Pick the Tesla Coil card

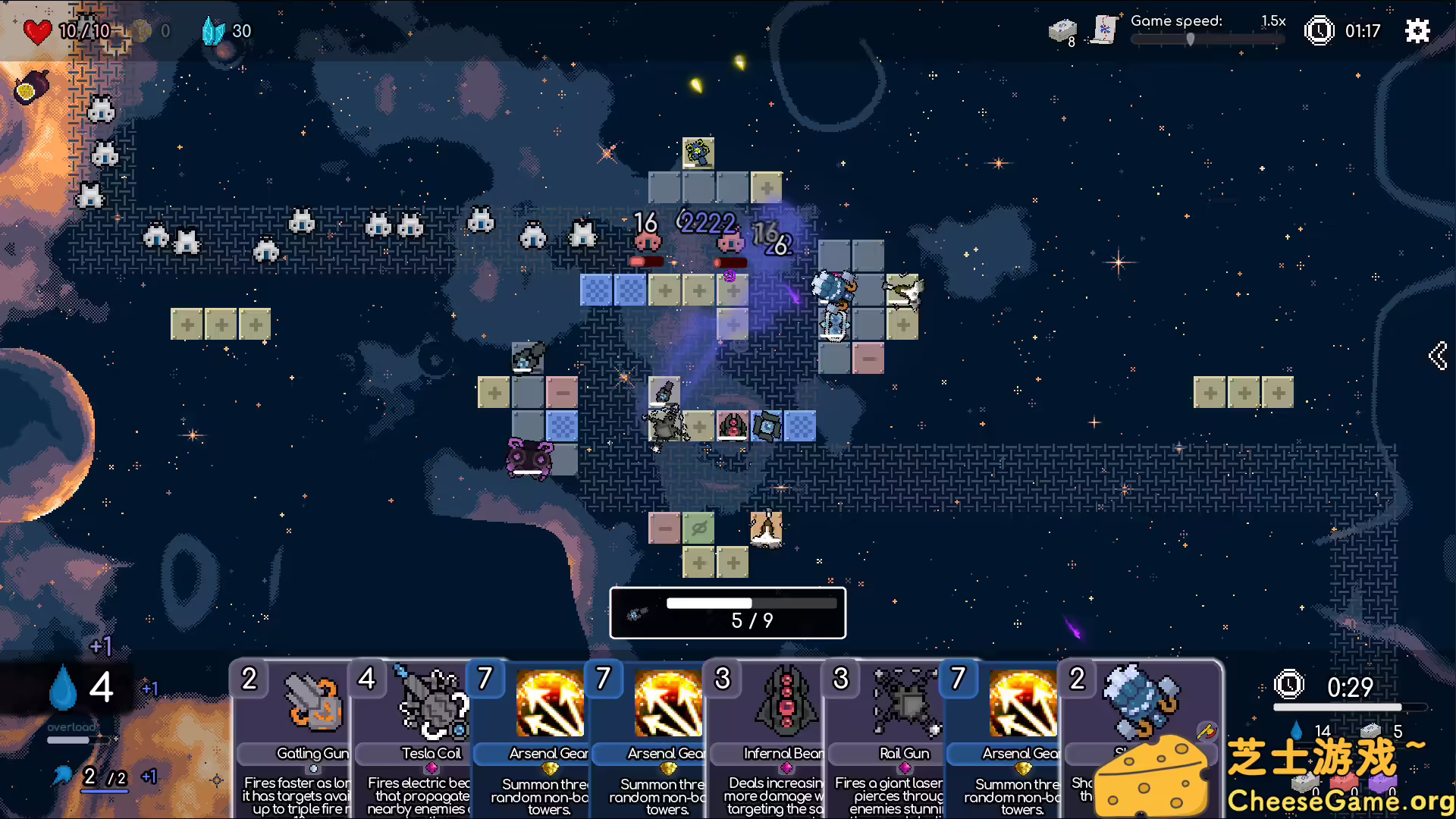point(413,739)
